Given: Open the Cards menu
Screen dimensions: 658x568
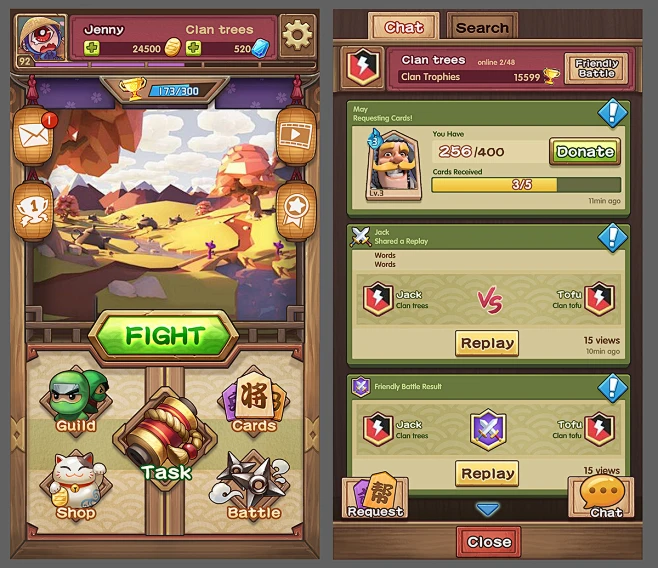Looking at the screenshot, I should coord(253,401).
